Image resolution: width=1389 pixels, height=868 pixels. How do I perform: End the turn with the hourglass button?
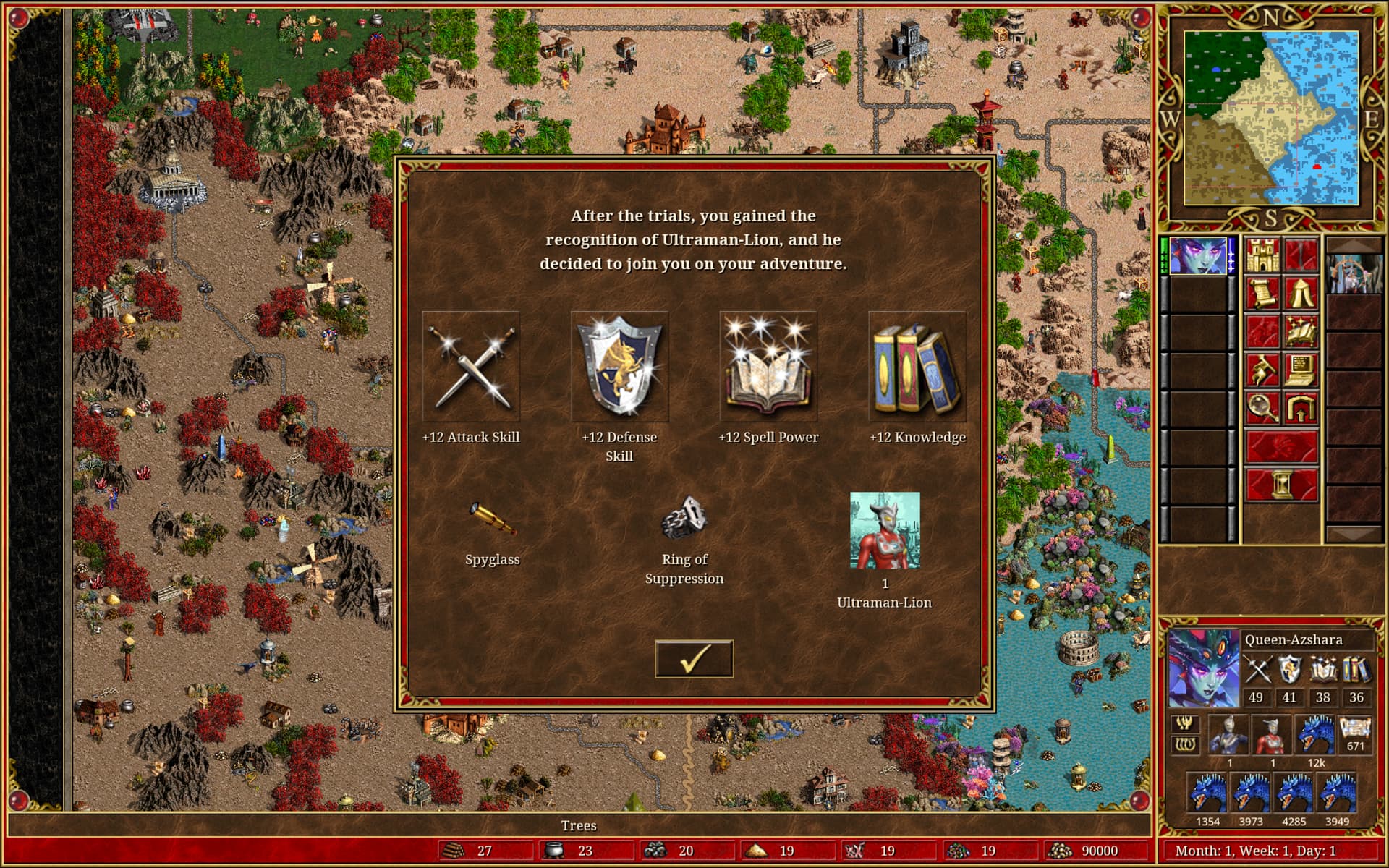1281,485
